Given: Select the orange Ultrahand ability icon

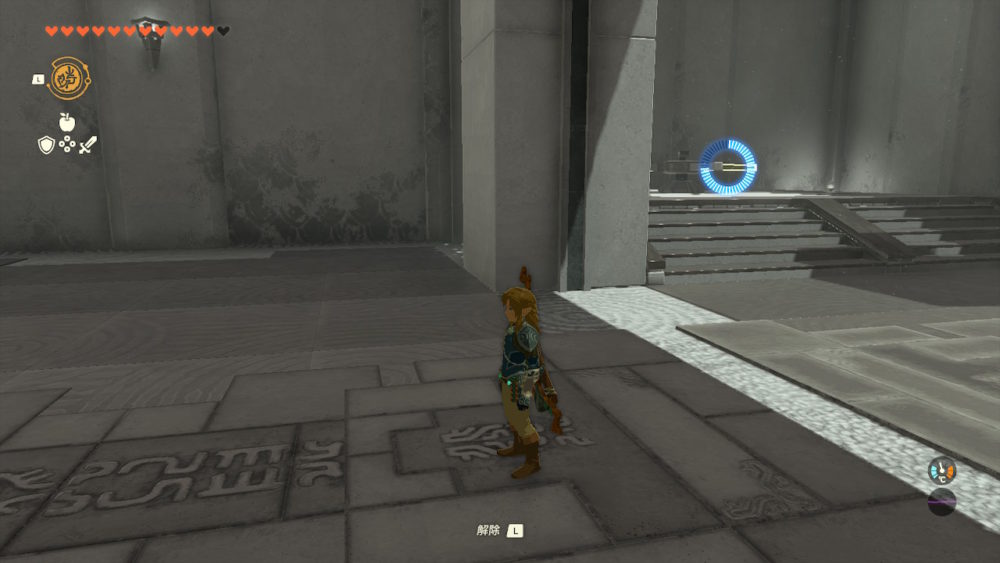Looking at the screenshot, I should click(68, 78).
